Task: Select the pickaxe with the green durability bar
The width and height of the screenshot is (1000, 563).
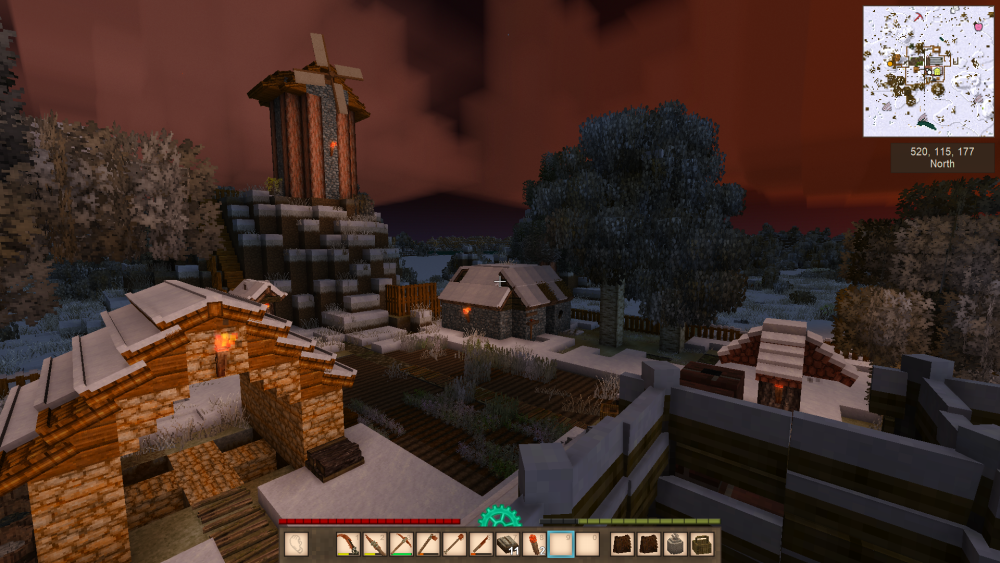Action: coord(400,544)
